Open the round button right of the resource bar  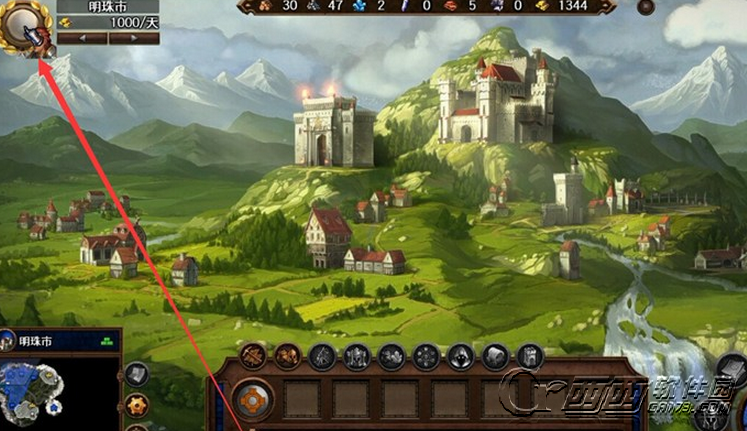[x=645, y=7]
